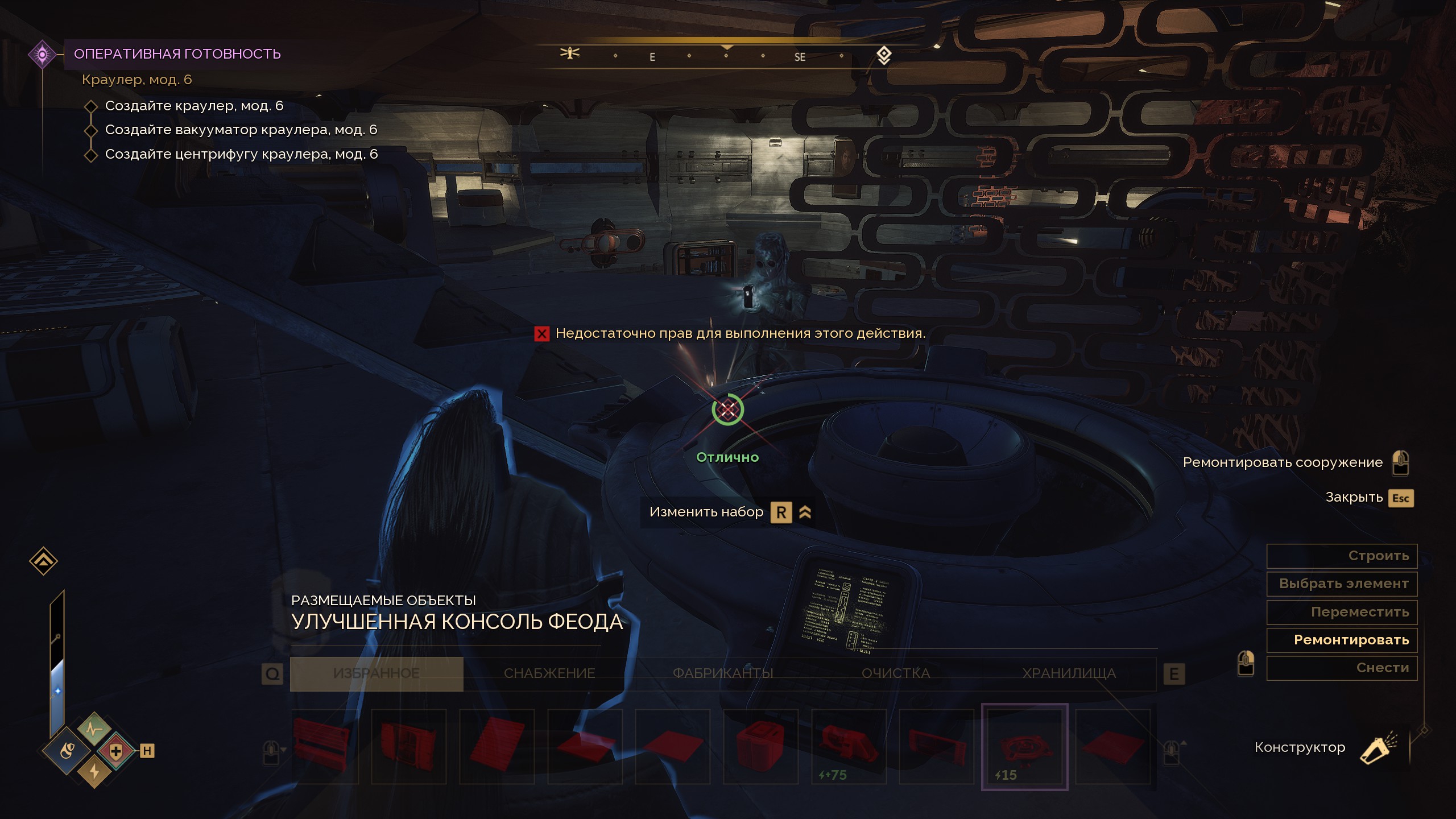1456x819 pixels.
Task: Activate the Переместить (Move) mode
Action: (1341, 612)
